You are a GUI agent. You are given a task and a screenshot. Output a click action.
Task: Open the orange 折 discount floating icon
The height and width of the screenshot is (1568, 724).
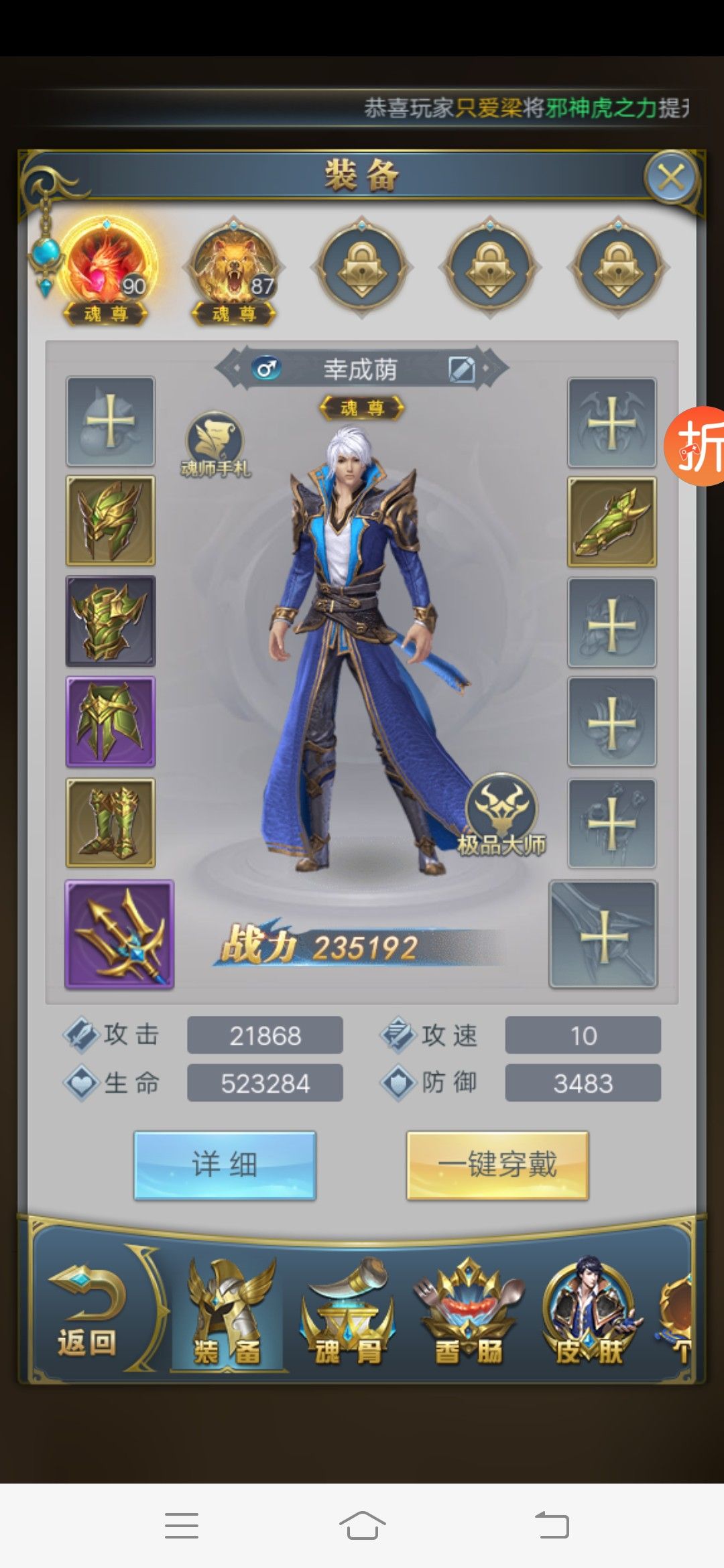coord(699,446)
